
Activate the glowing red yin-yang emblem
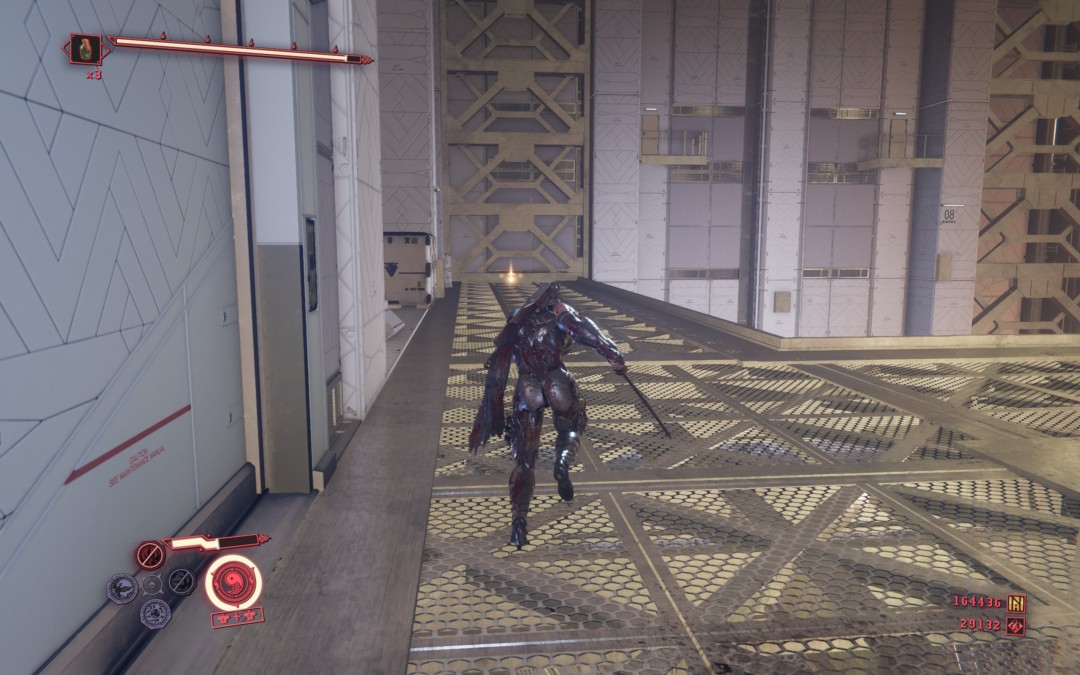click(x=233, y=582)
